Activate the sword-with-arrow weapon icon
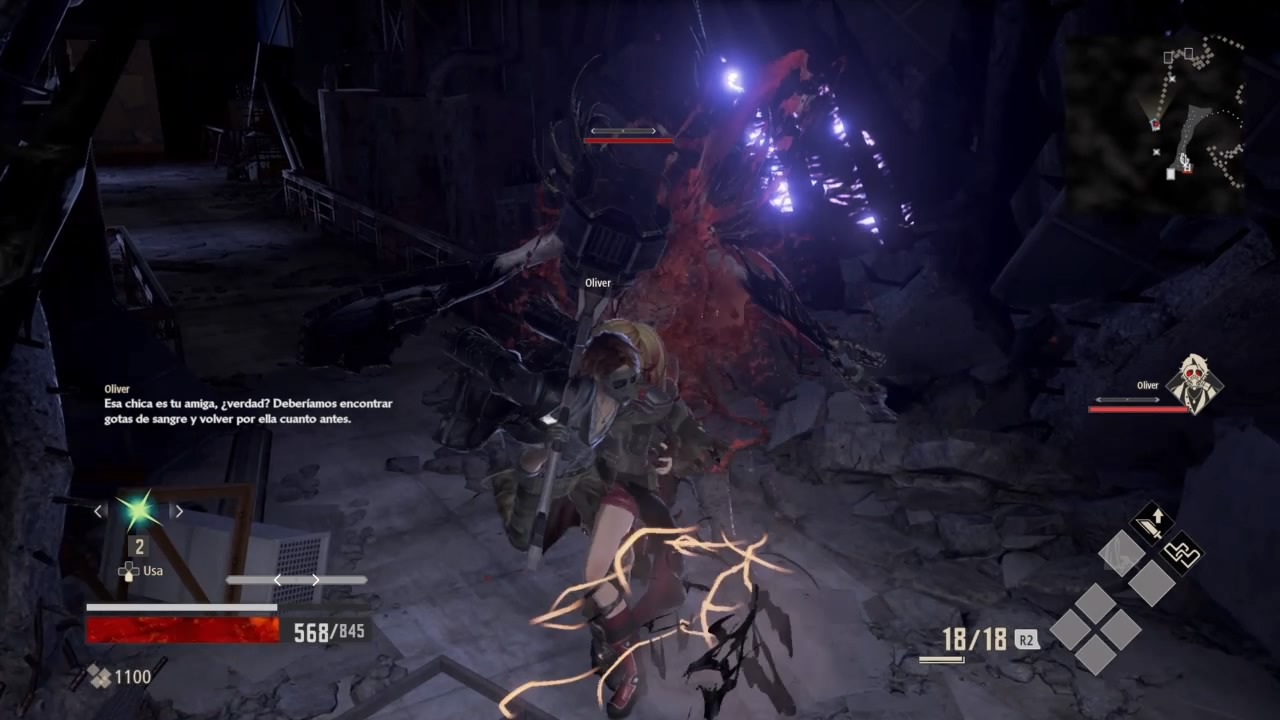 click(1152, 522)
